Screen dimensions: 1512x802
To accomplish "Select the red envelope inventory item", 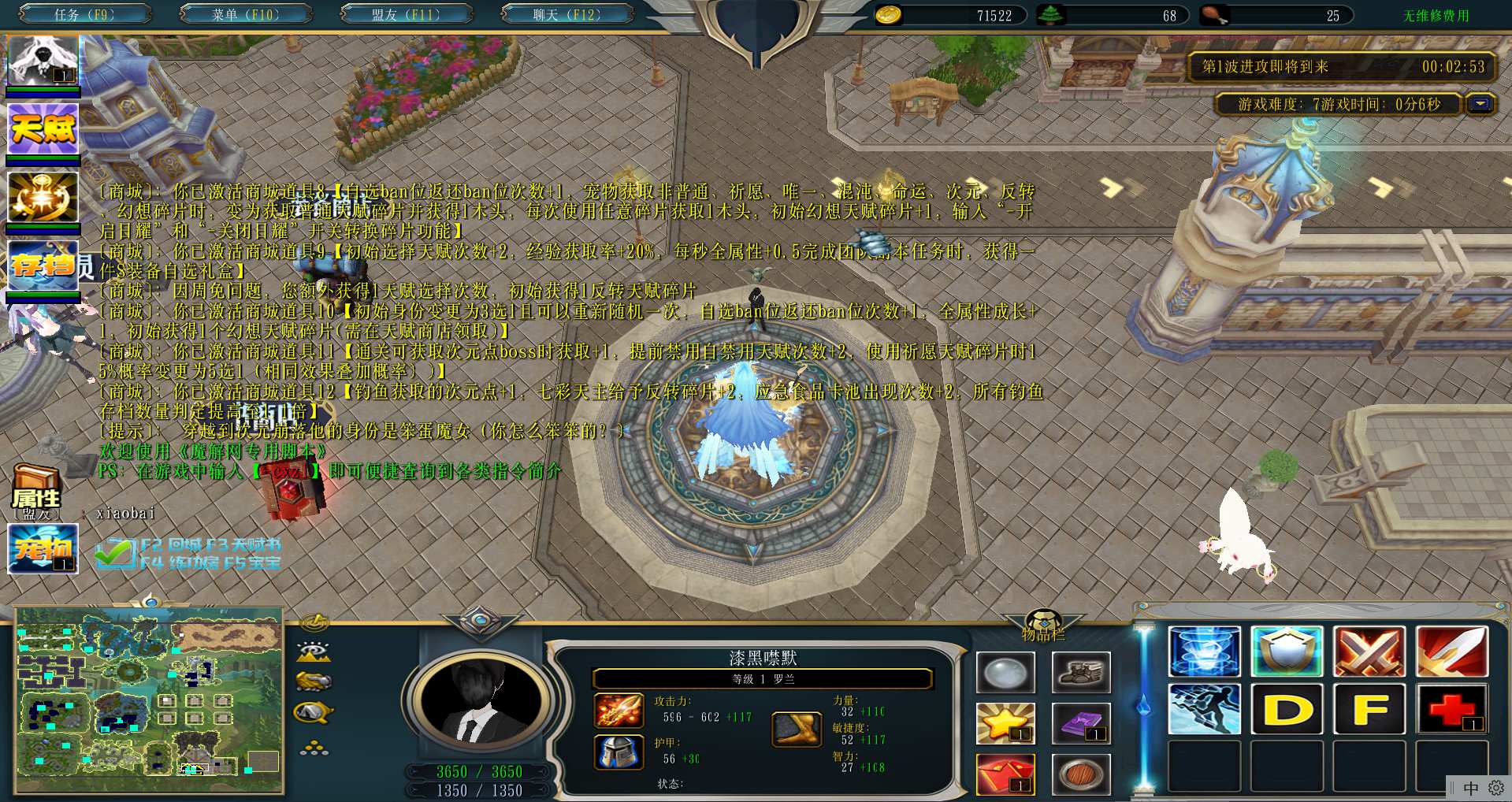I will [1005, 774].
